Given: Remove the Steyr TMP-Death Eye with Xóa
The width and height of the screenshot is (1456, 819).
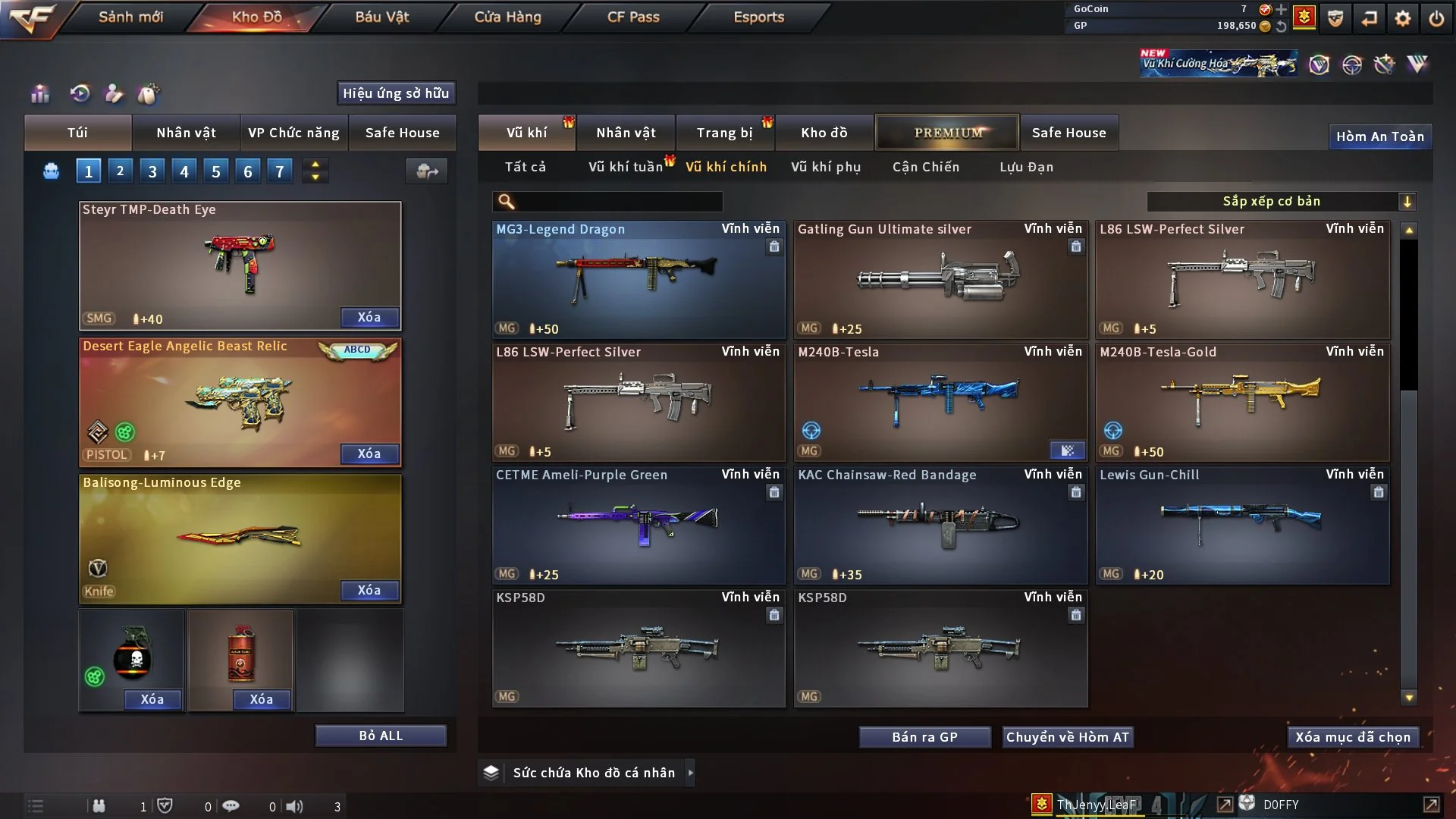Looking at the screenshot, I should click(x=369, y=317).
